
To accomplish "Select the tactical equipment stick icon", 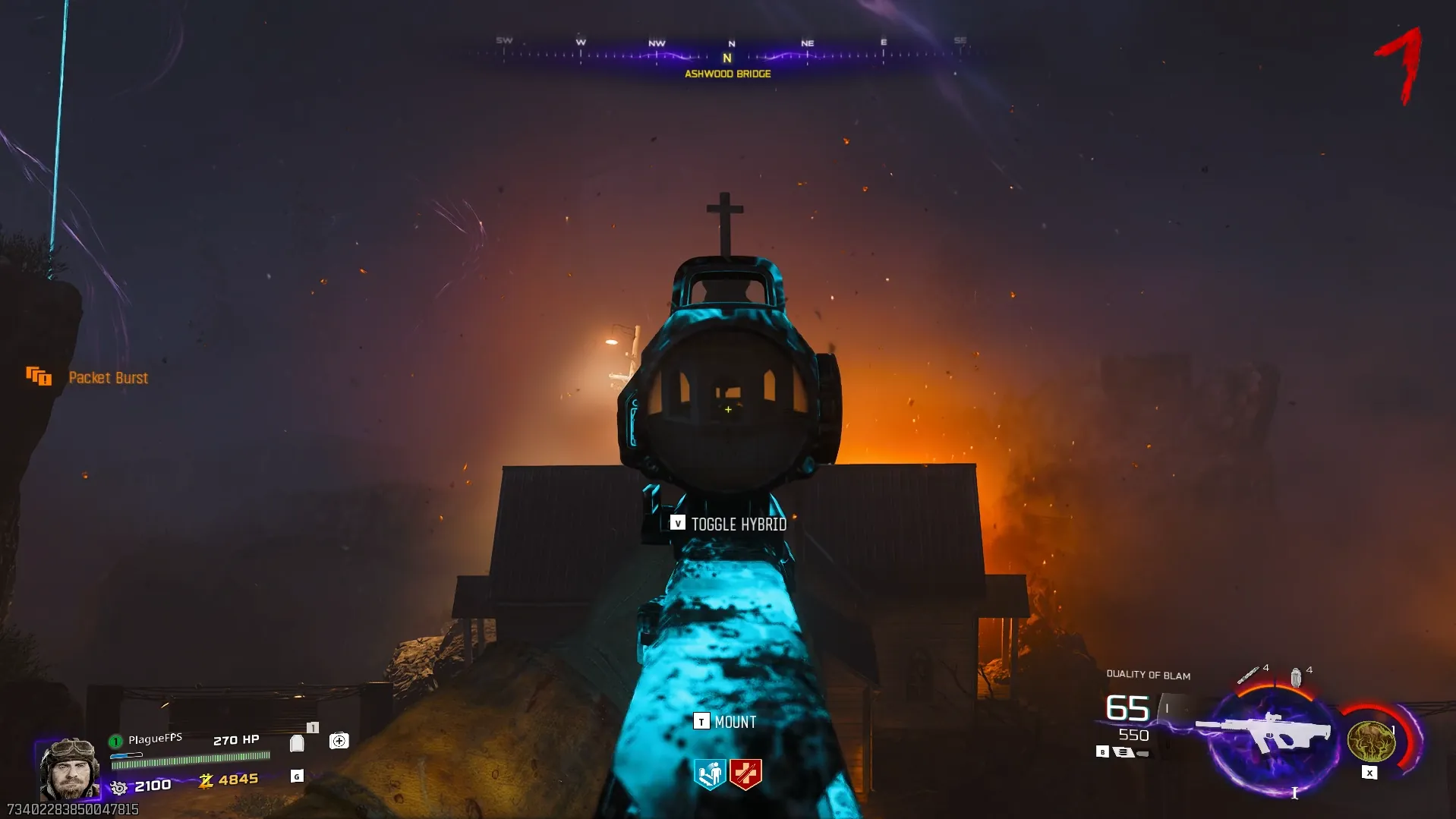I will coord(1247,675).
